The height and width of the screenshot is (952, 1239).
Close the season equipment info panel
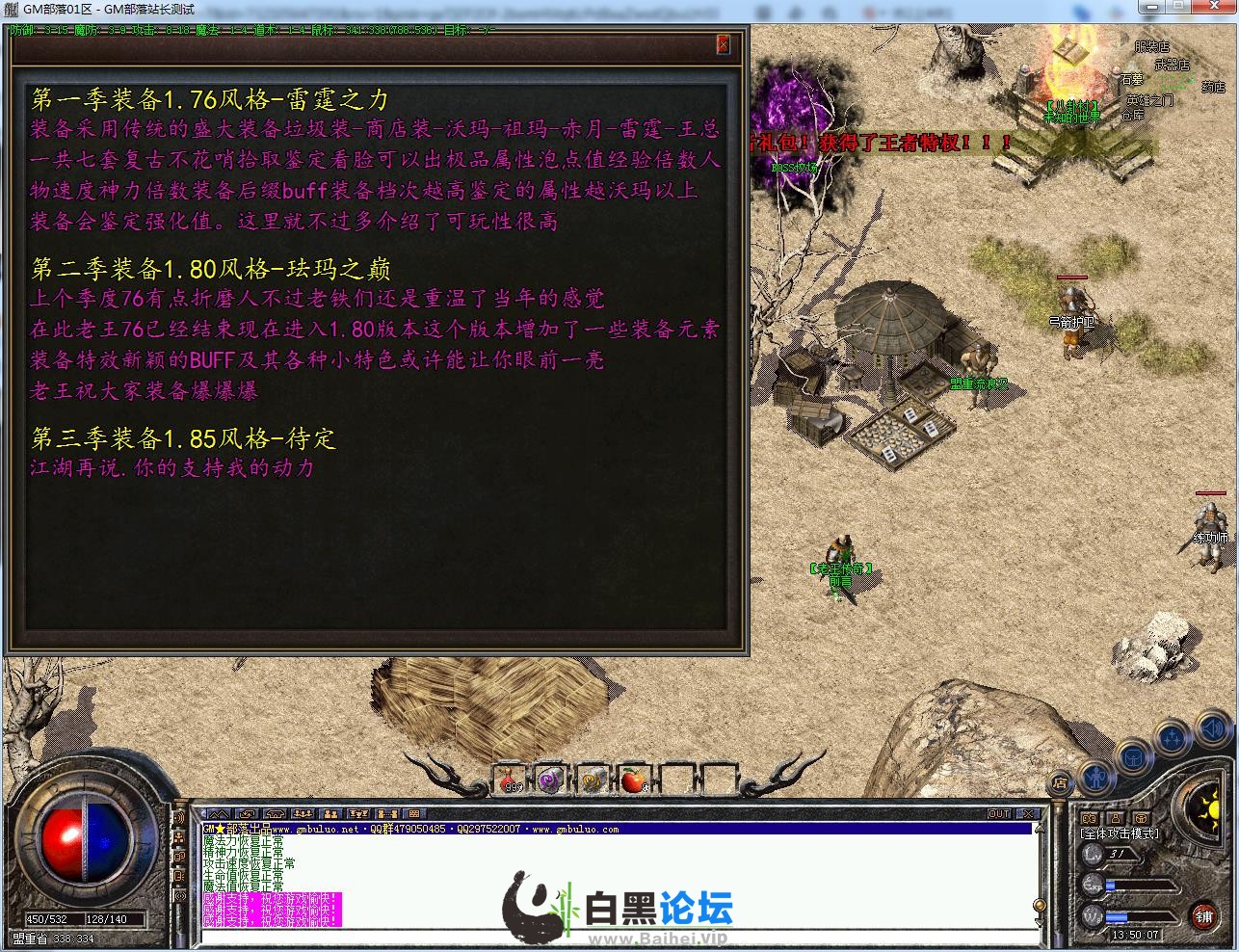click(724, 44)
